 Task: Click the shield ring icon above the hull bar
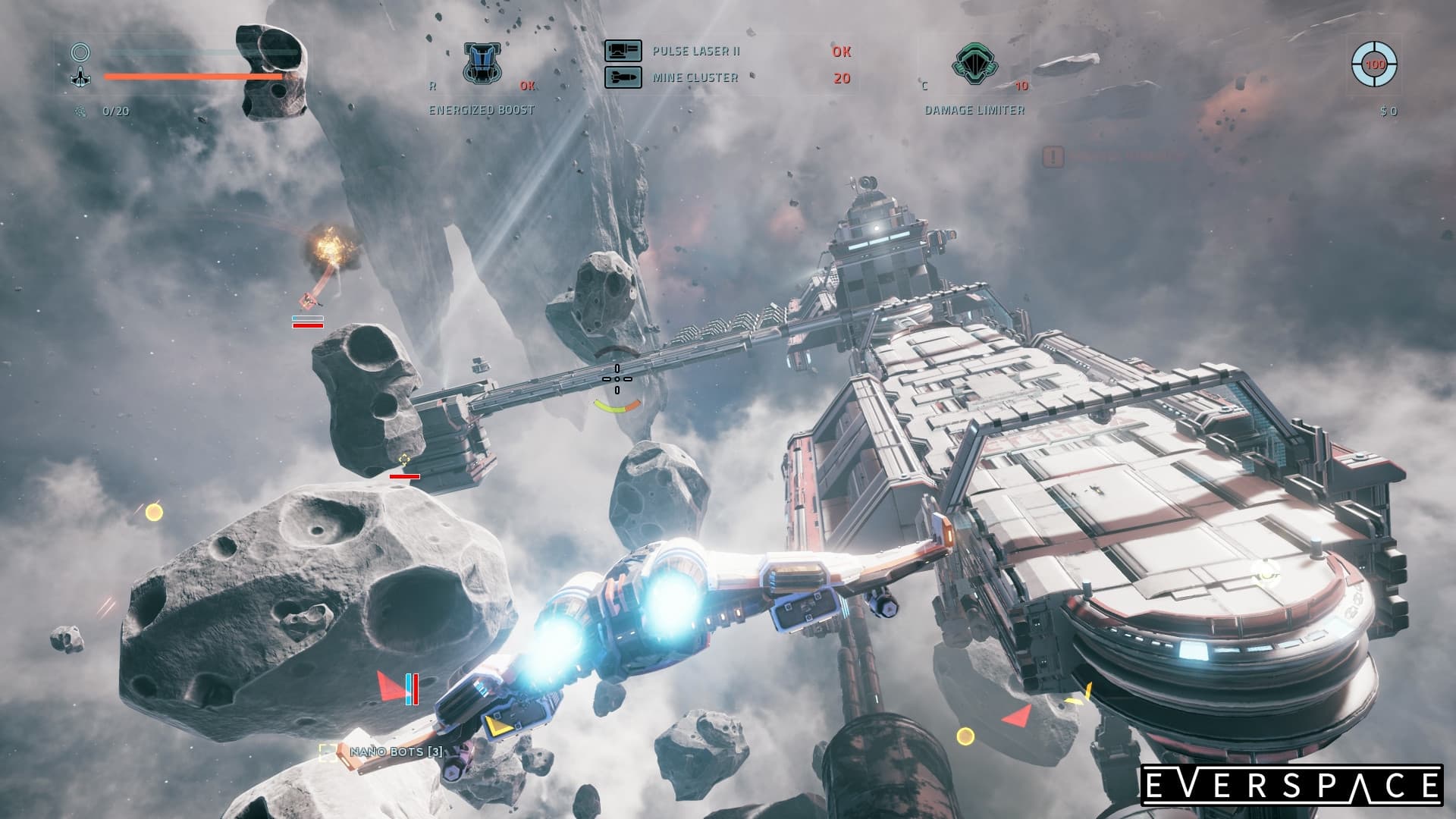pos(80,52)
